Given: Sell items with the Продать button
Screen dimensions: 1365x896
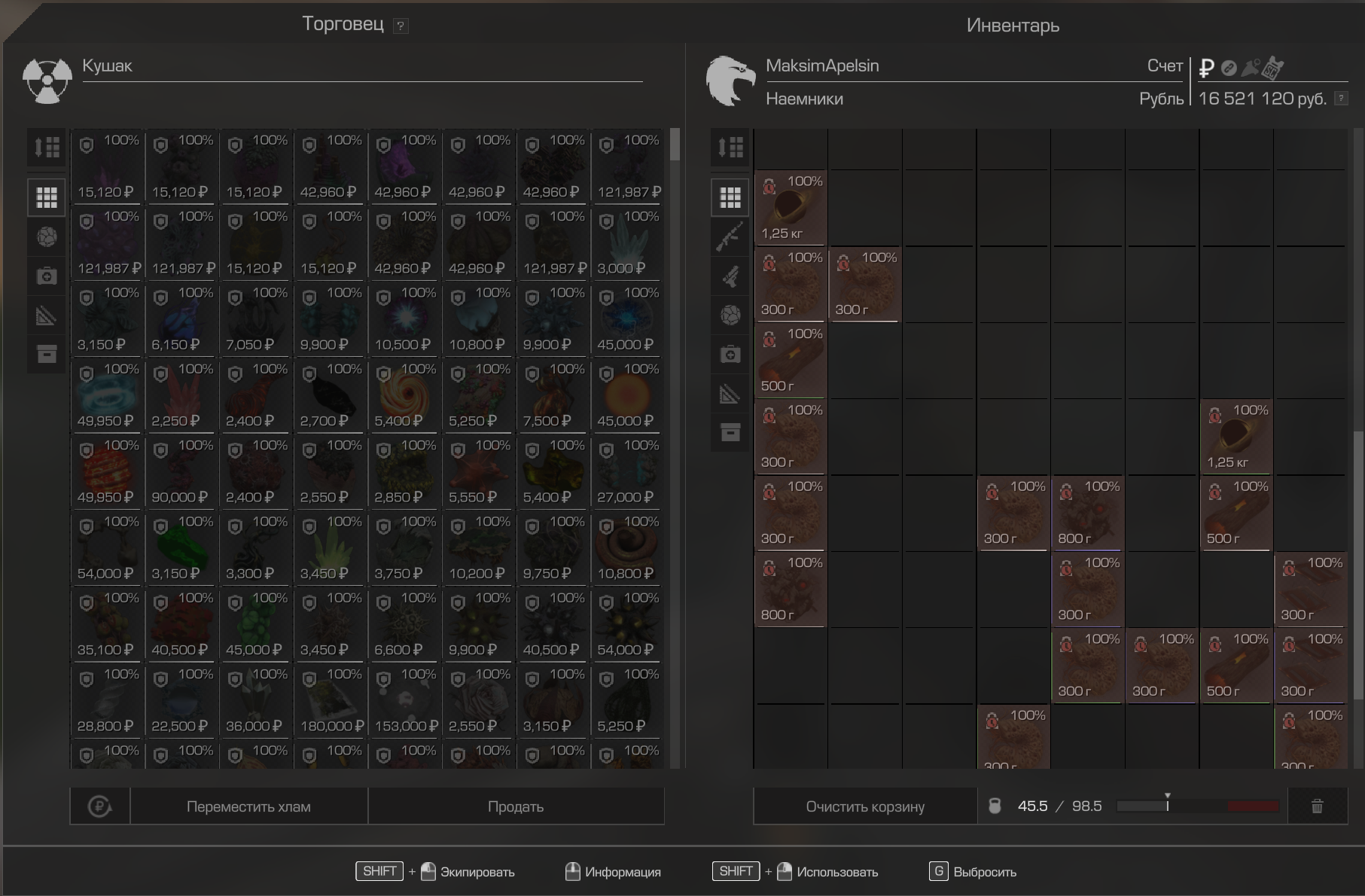Looking at the screenshot, I should tap(516, 806).
